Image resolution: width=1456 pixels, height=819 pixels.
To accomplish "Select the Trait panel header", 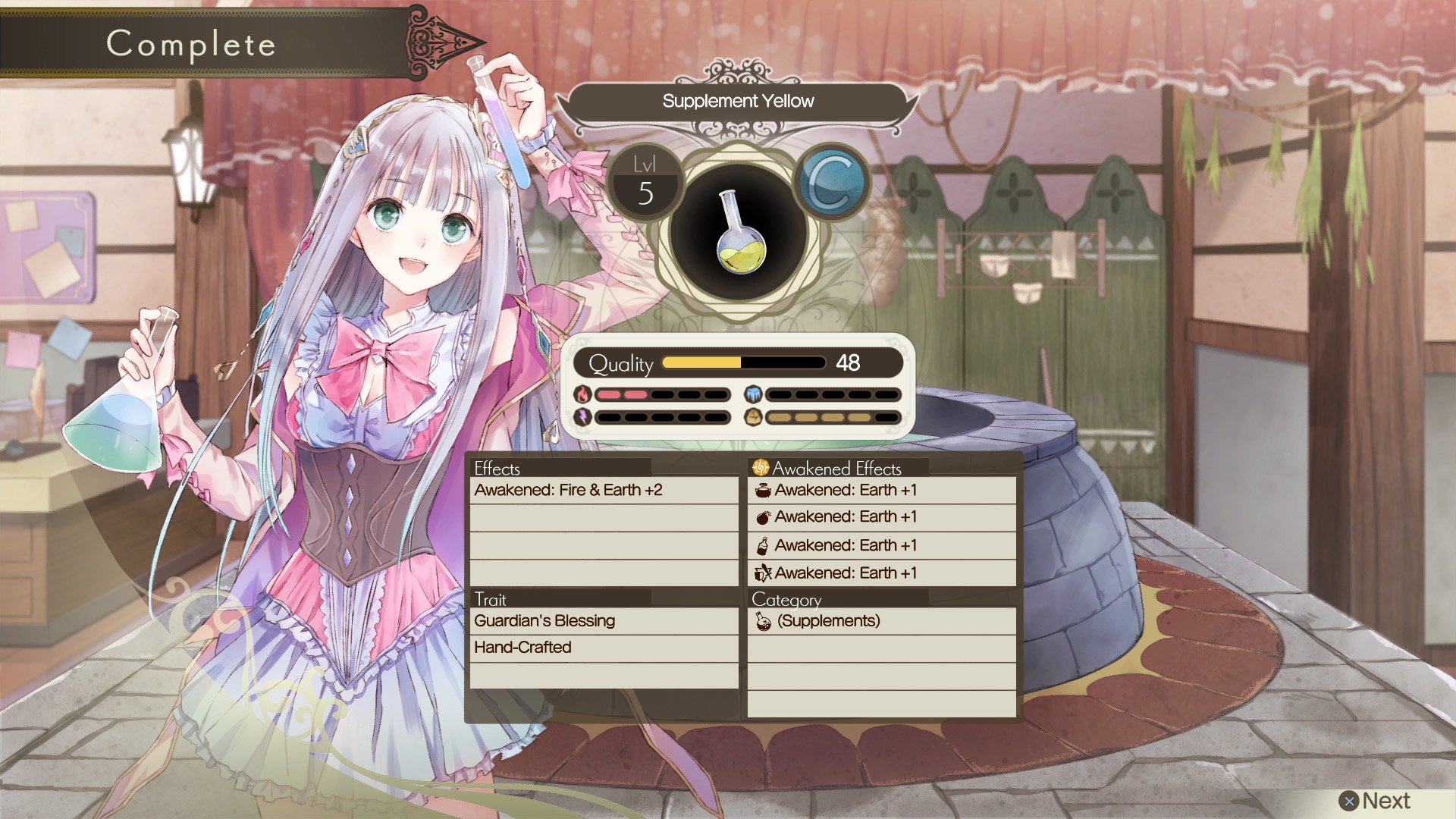I will tap(489, 599).
